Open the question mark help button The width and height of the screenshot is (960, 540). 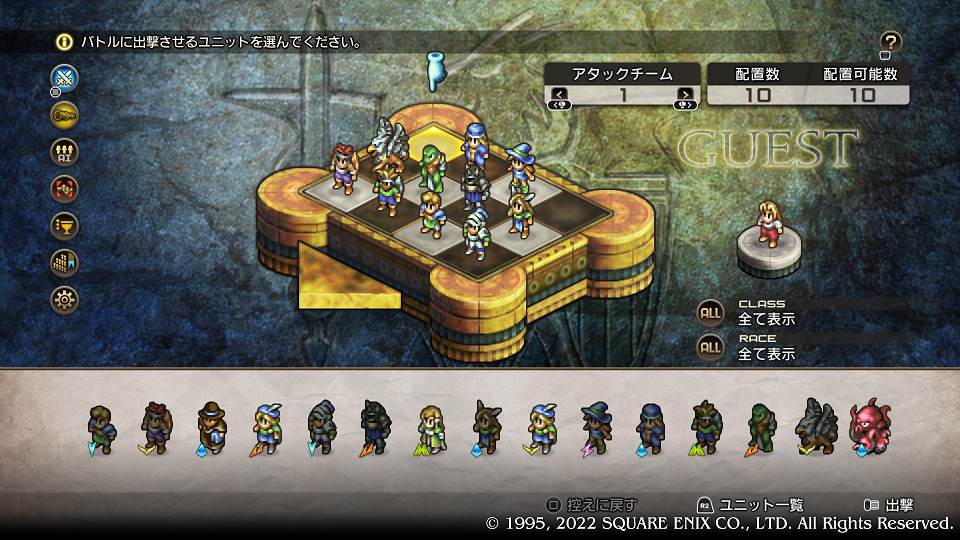point(890,42)
